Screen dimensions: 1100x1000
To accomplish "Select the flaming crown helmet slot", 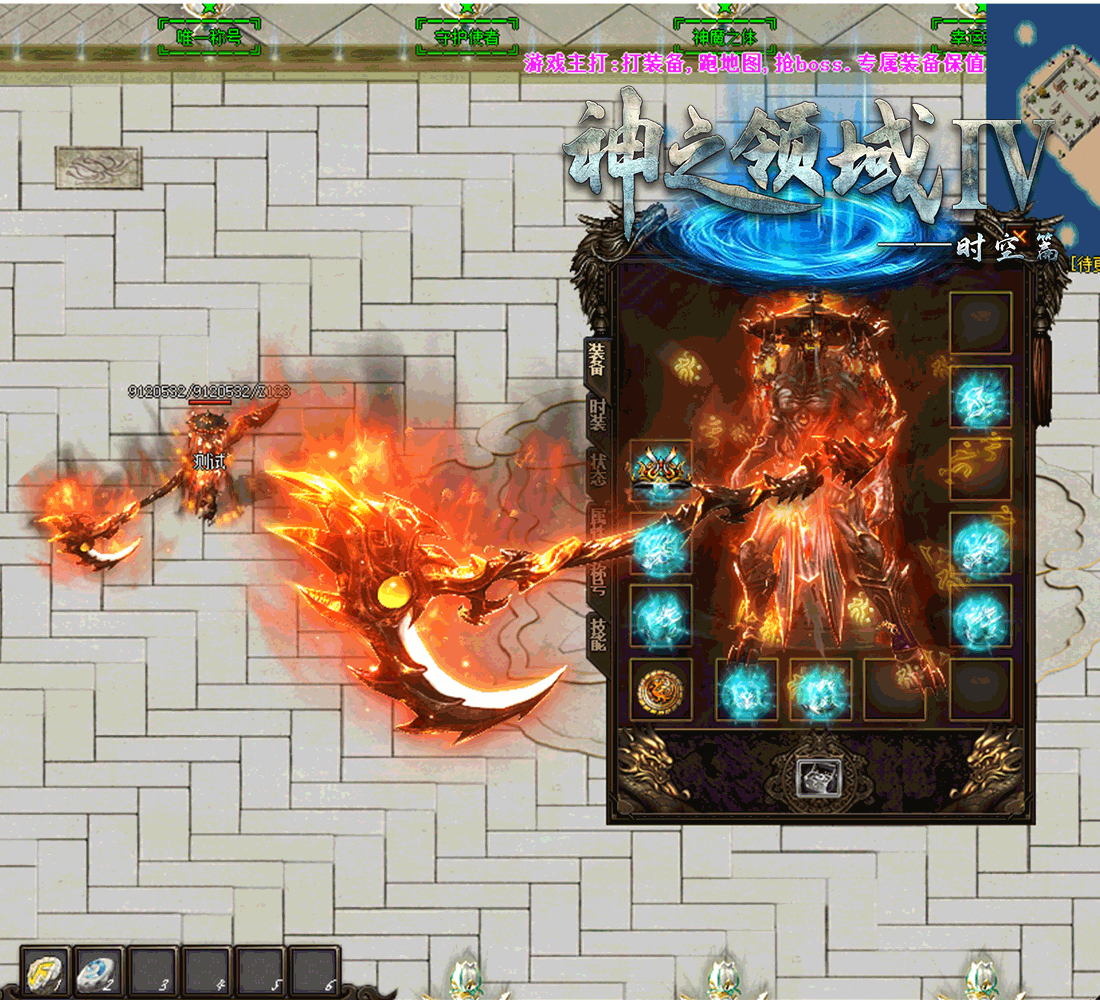I will (660, 472).
